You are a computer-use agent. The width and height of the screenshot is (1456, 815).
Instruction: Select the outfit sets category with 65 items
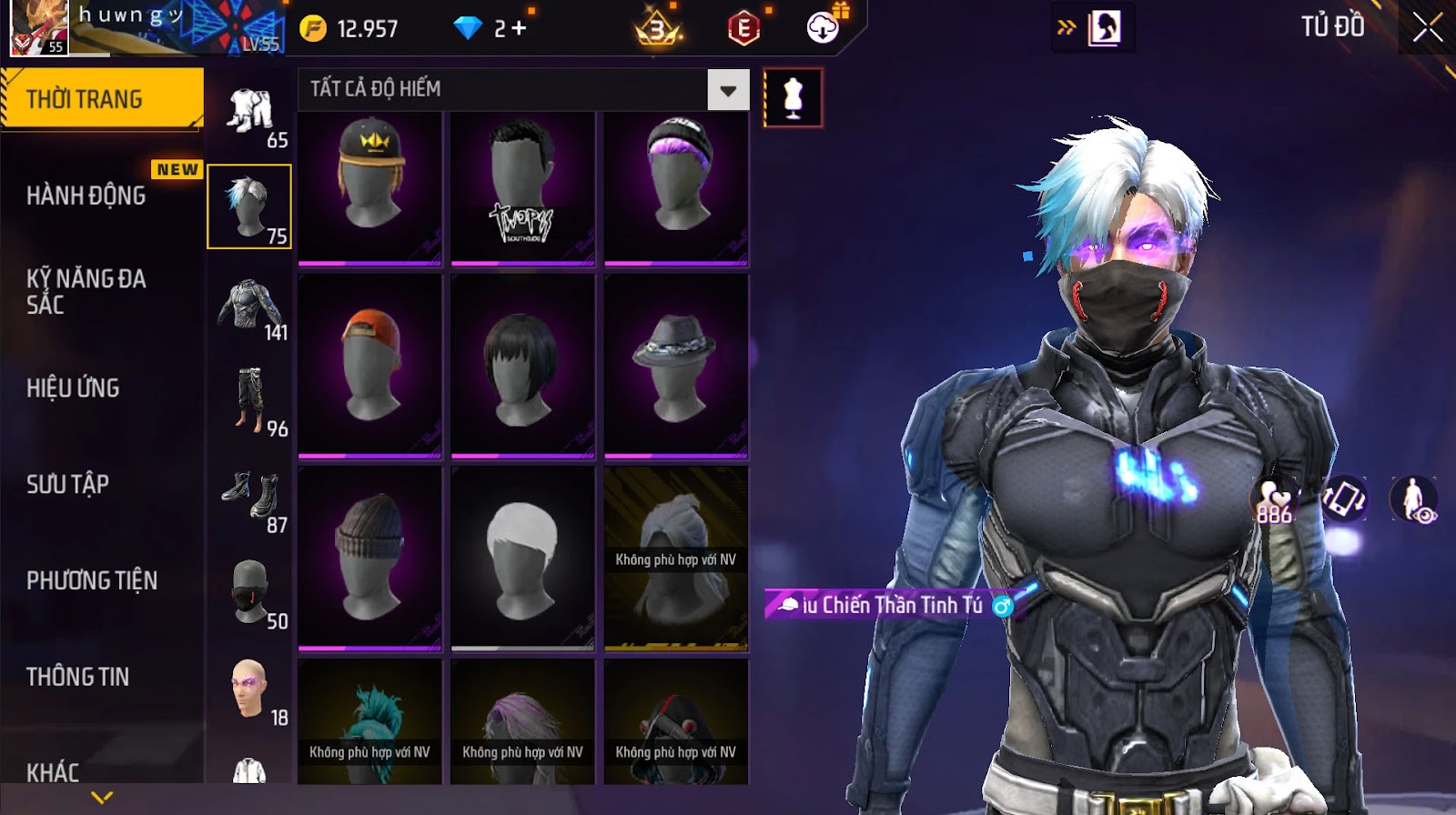click(249, 116)
